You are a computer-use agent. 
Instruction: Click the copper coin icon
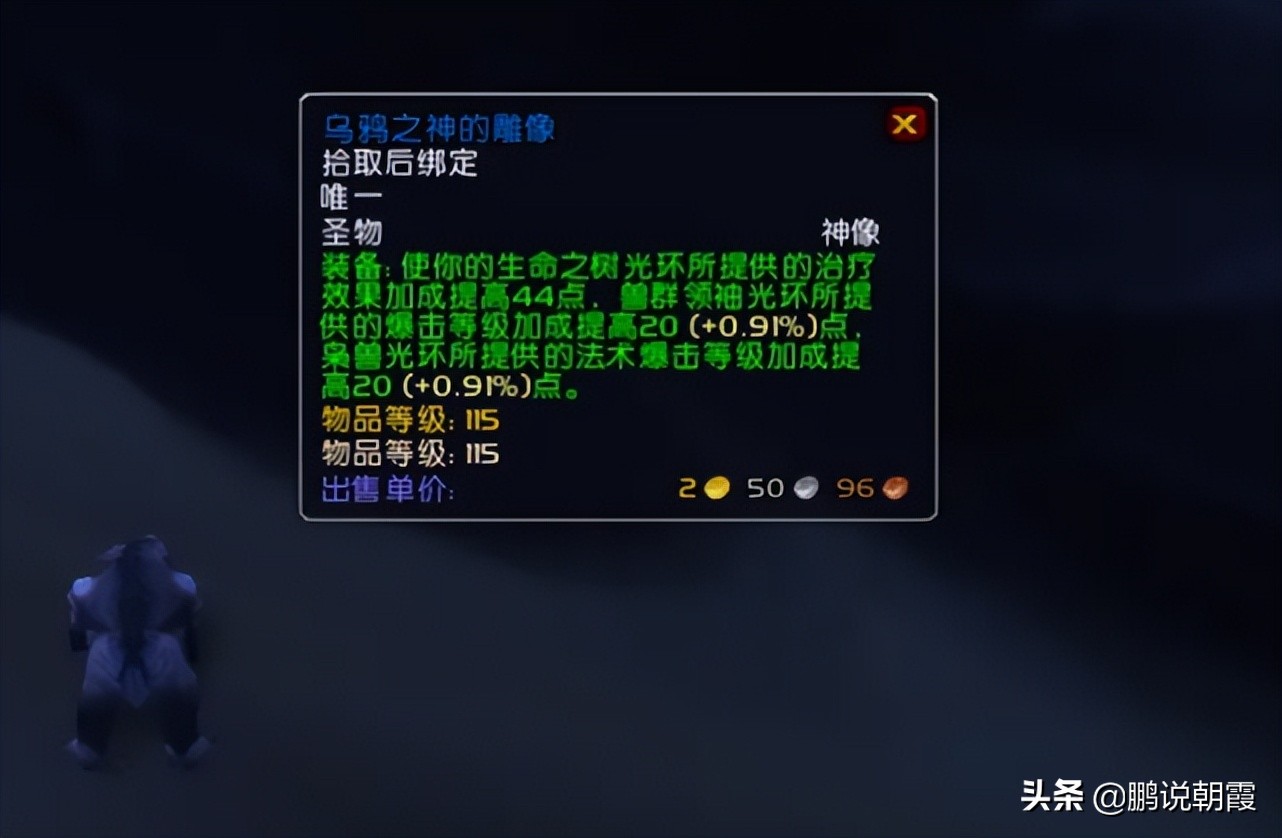click(893, 487)
